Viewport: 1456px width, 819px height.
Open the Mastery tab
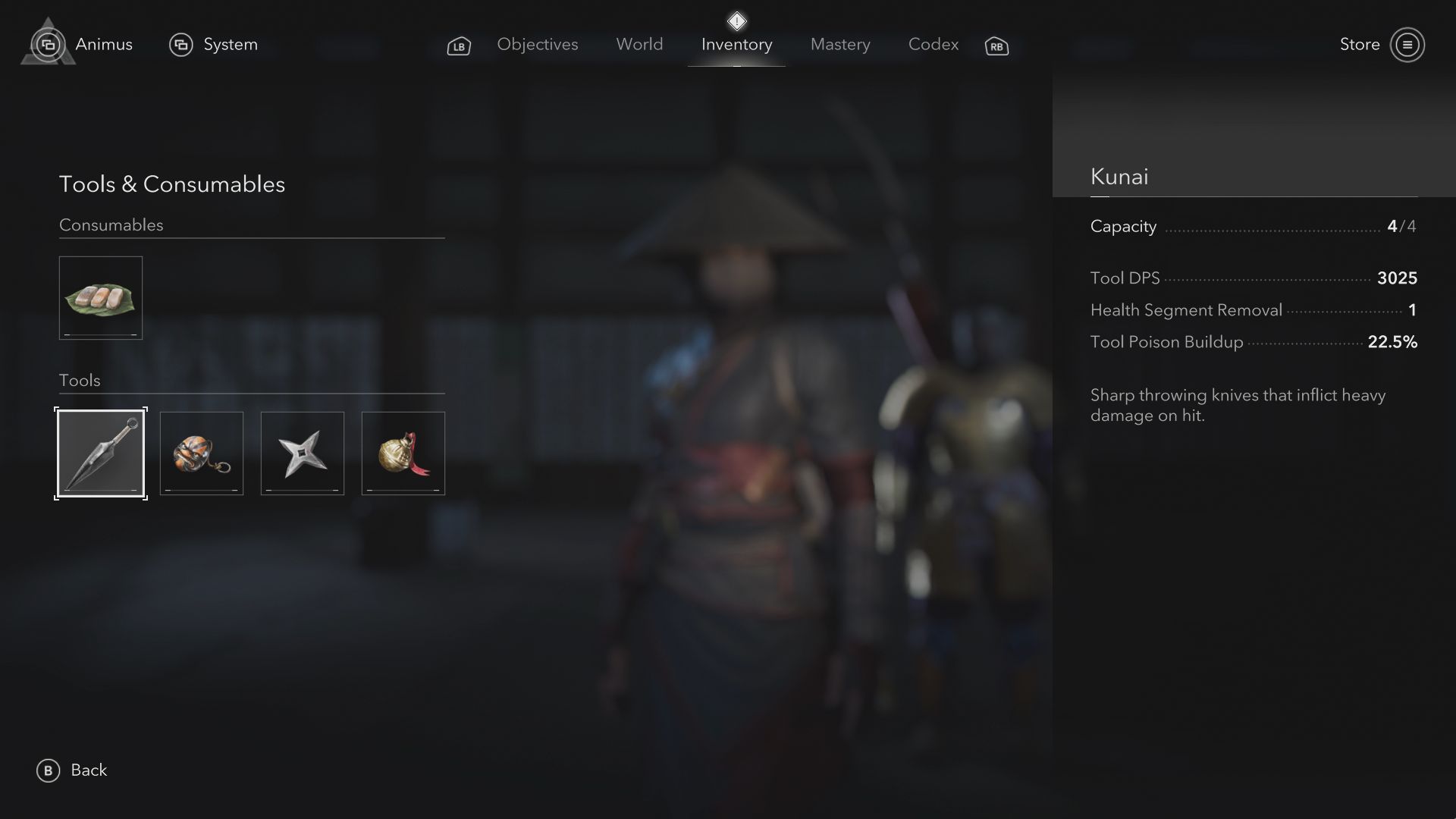click(840, 45)
